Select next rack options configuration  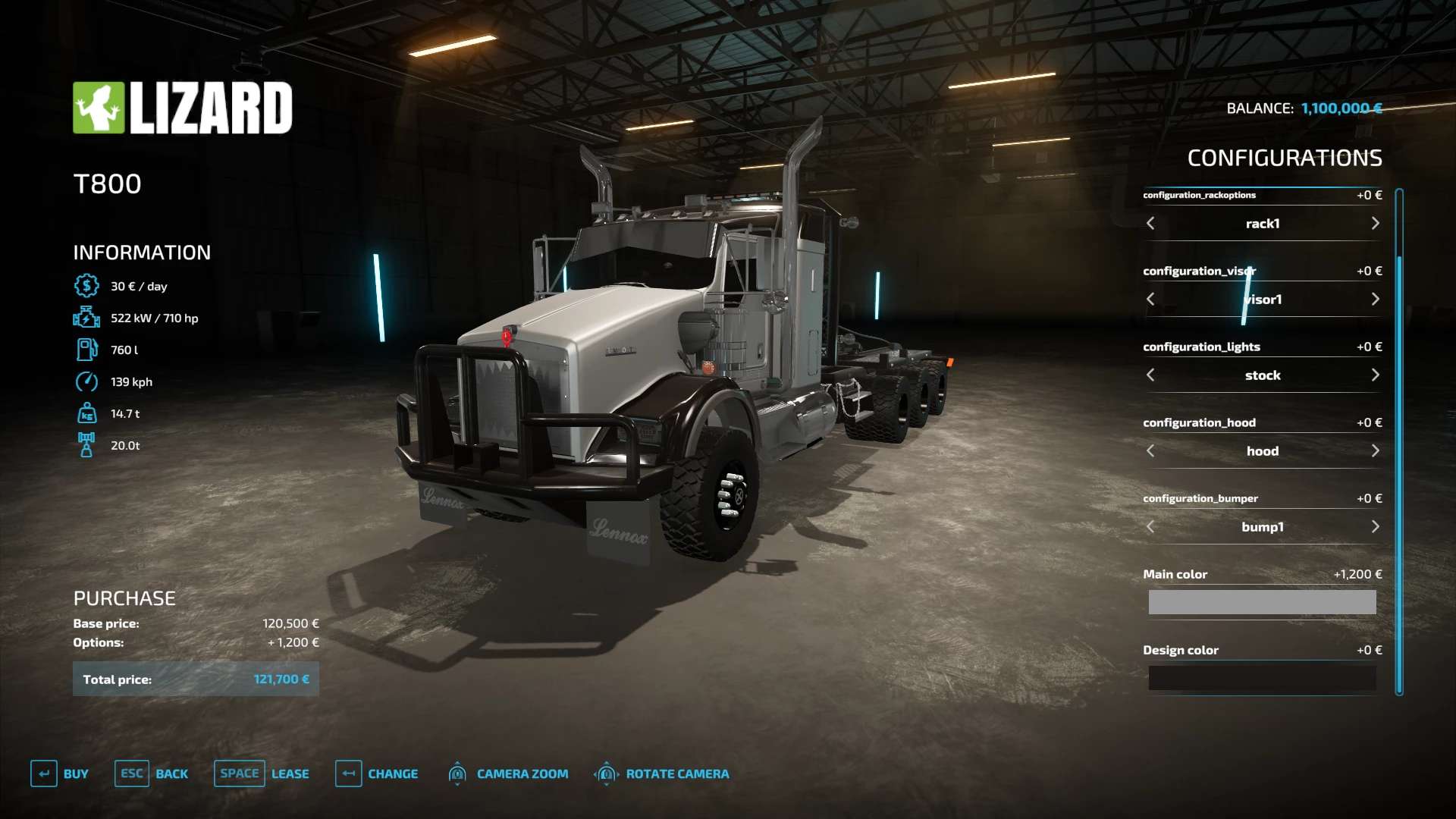[1375, 224]
